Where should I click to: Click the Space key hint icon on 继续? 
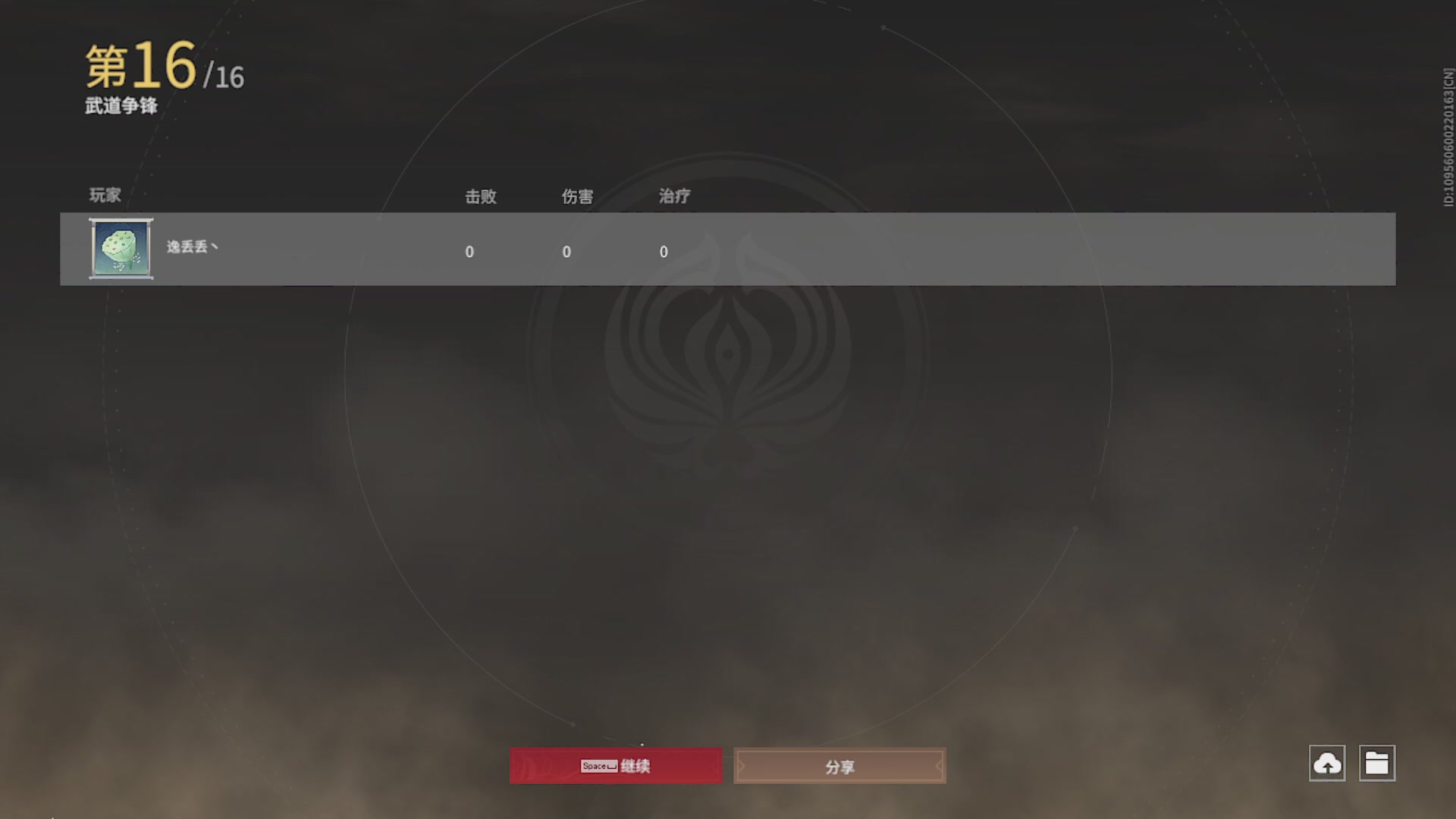(x=598, y=766)
